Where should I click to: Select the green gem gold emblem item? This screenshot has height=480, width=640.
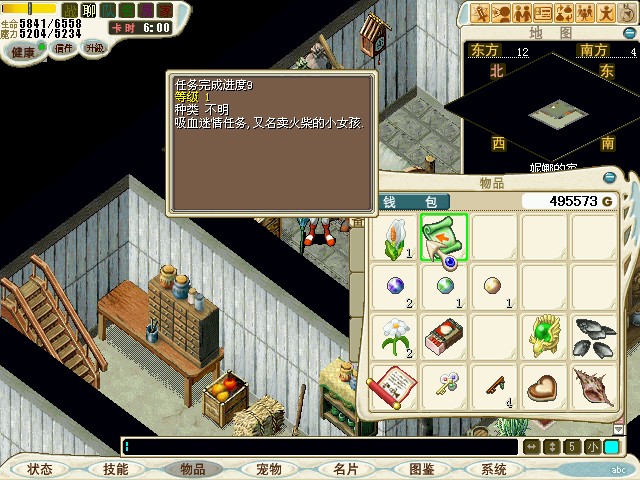click(543, 337)
